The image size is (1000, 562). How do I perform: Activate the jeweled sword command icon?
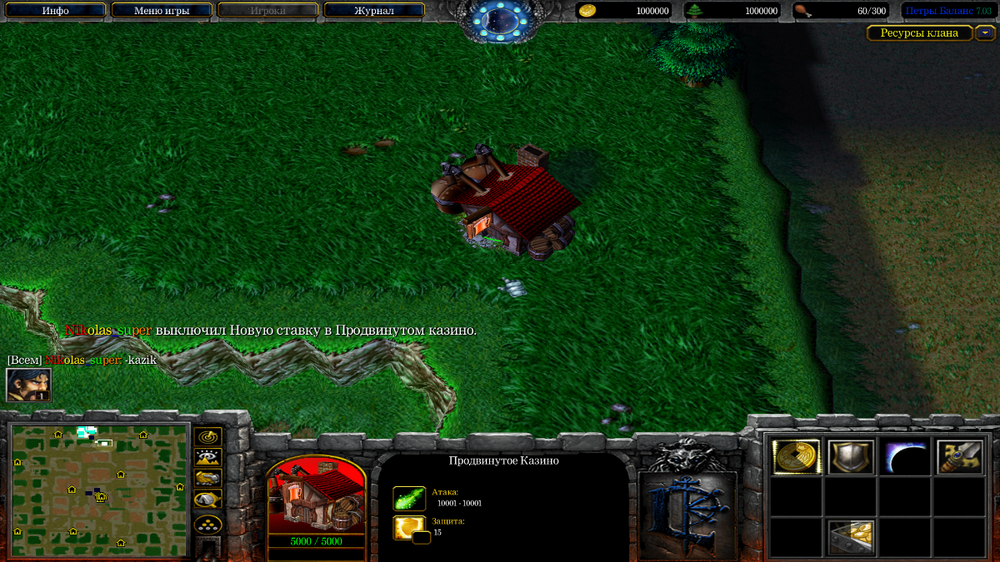[x=958, y=457]
